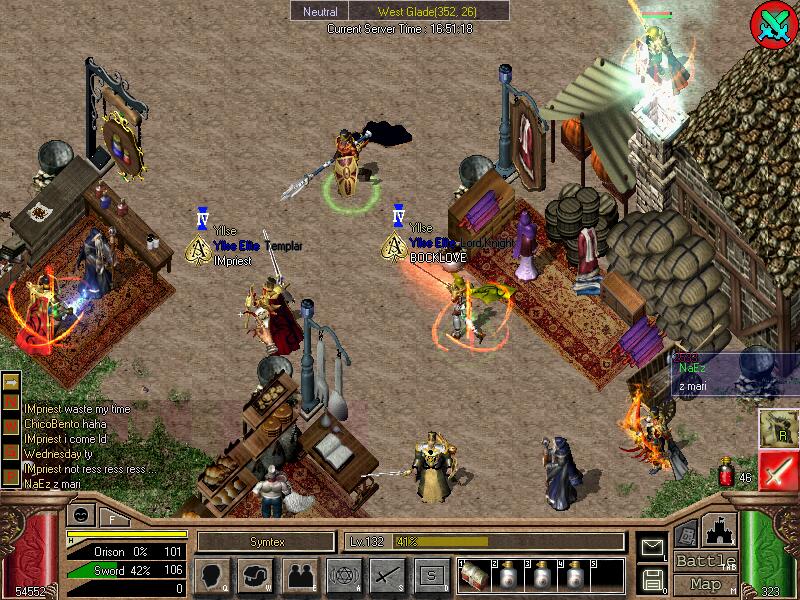Click the S system button
The image size is (800, 600).
coord(432,575)
